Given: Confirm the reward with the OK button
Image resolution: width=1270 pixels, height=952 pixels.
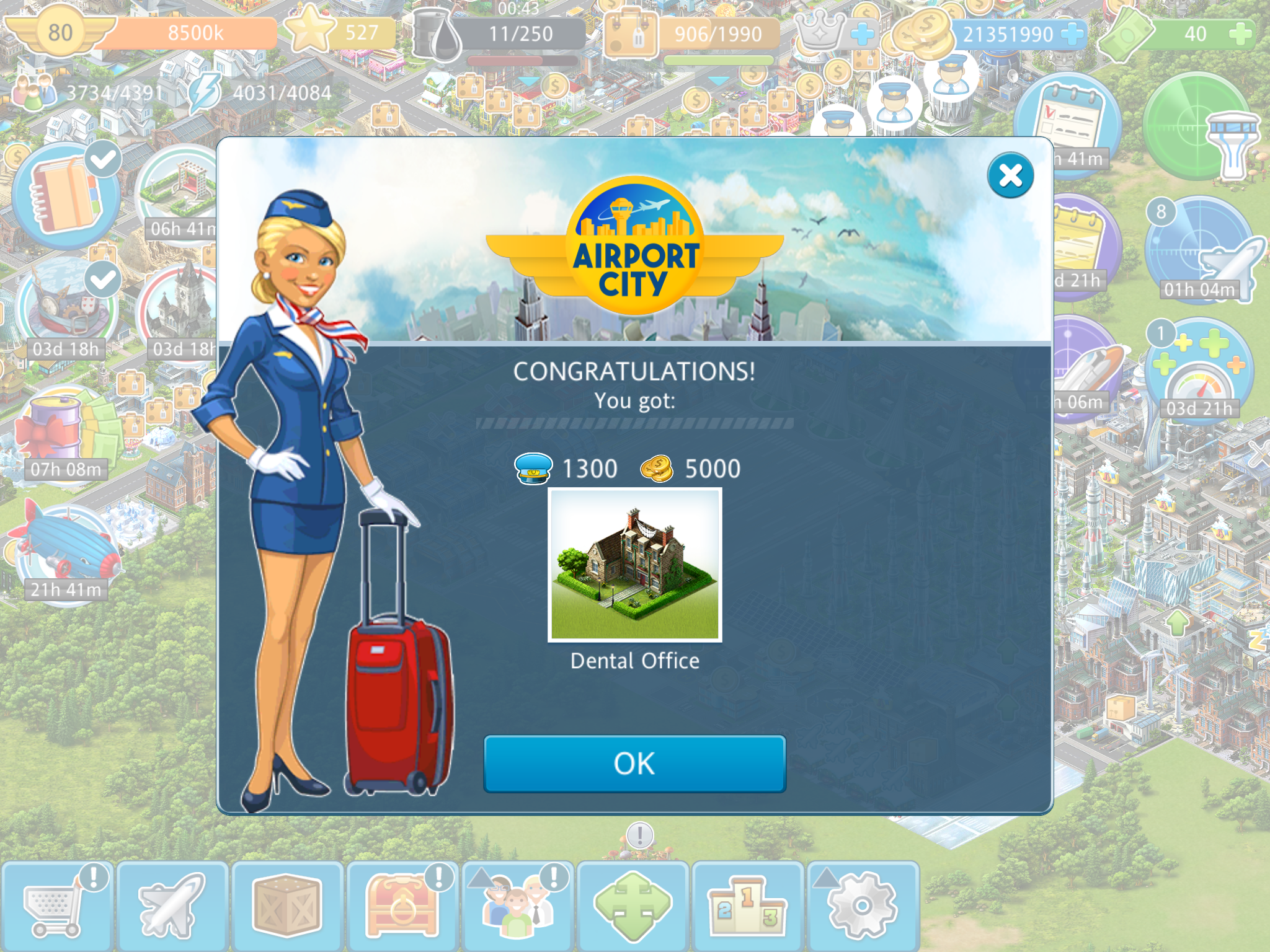Looking at the screenshot, I should (634, 764).
